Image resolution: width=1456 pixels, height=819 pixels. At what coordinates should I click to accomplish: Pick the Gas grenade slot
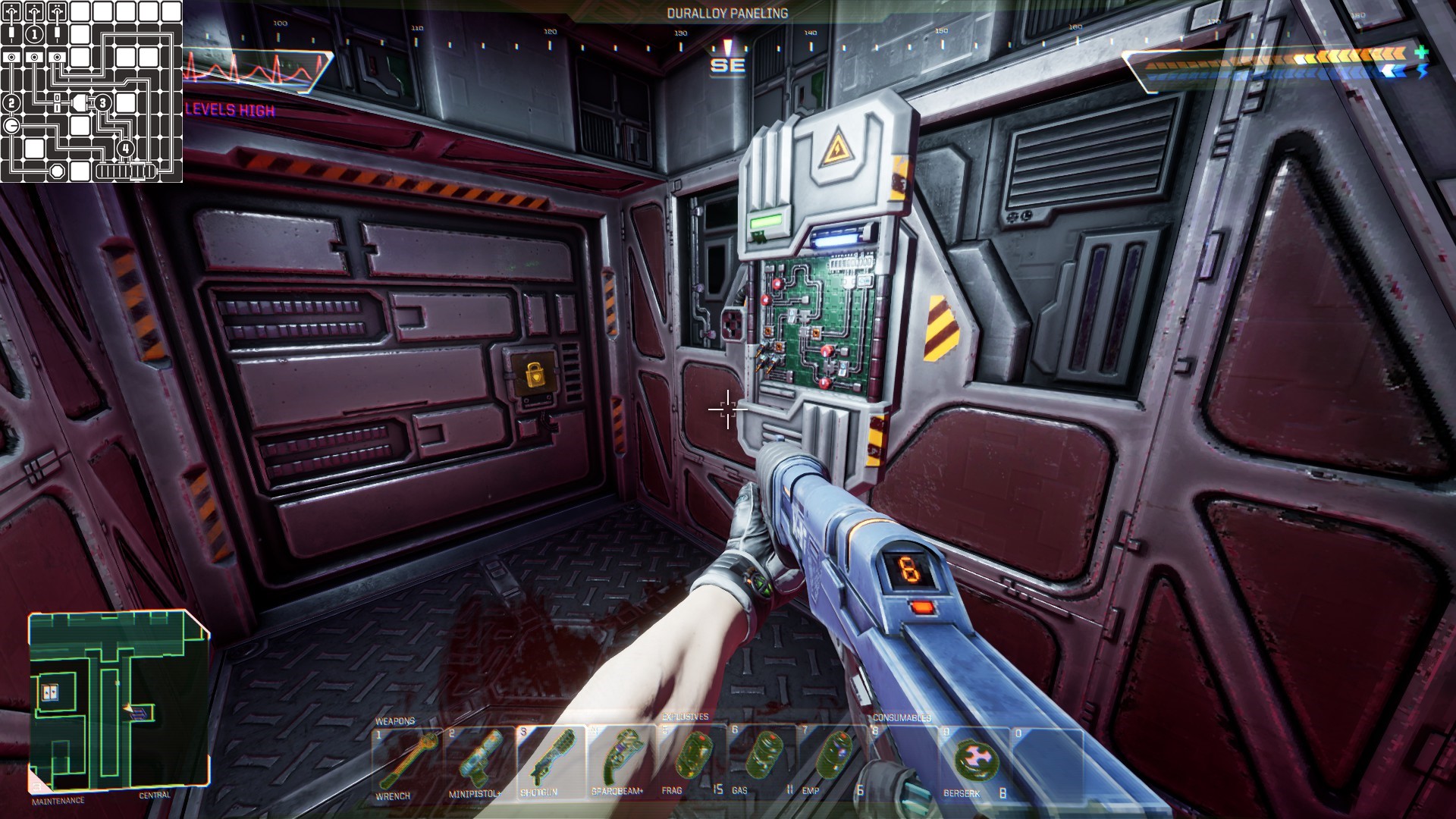pos(762,762)
